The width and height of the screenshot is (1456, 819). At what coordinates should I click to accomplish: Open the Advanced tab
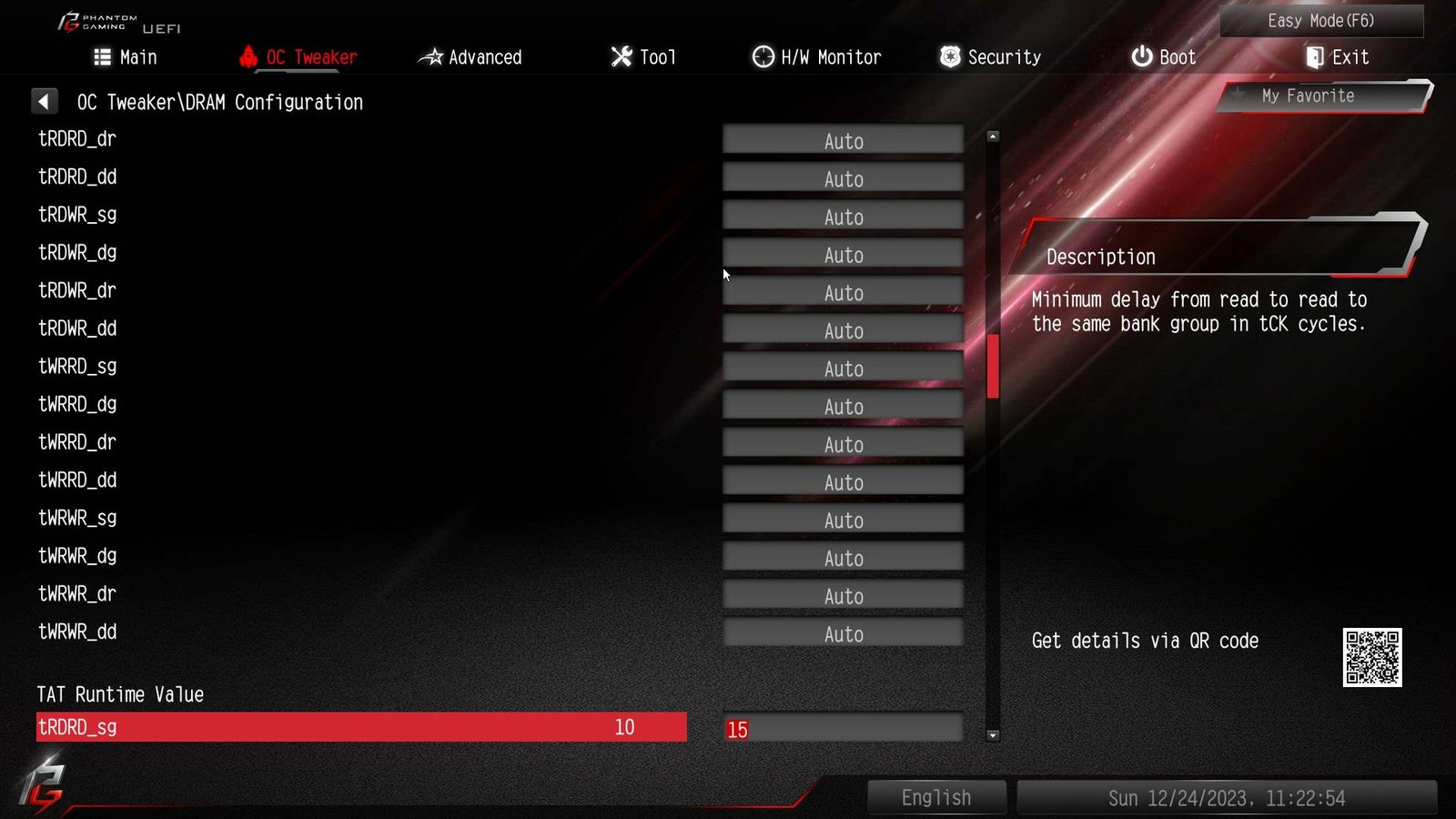(x=470, y=57)
